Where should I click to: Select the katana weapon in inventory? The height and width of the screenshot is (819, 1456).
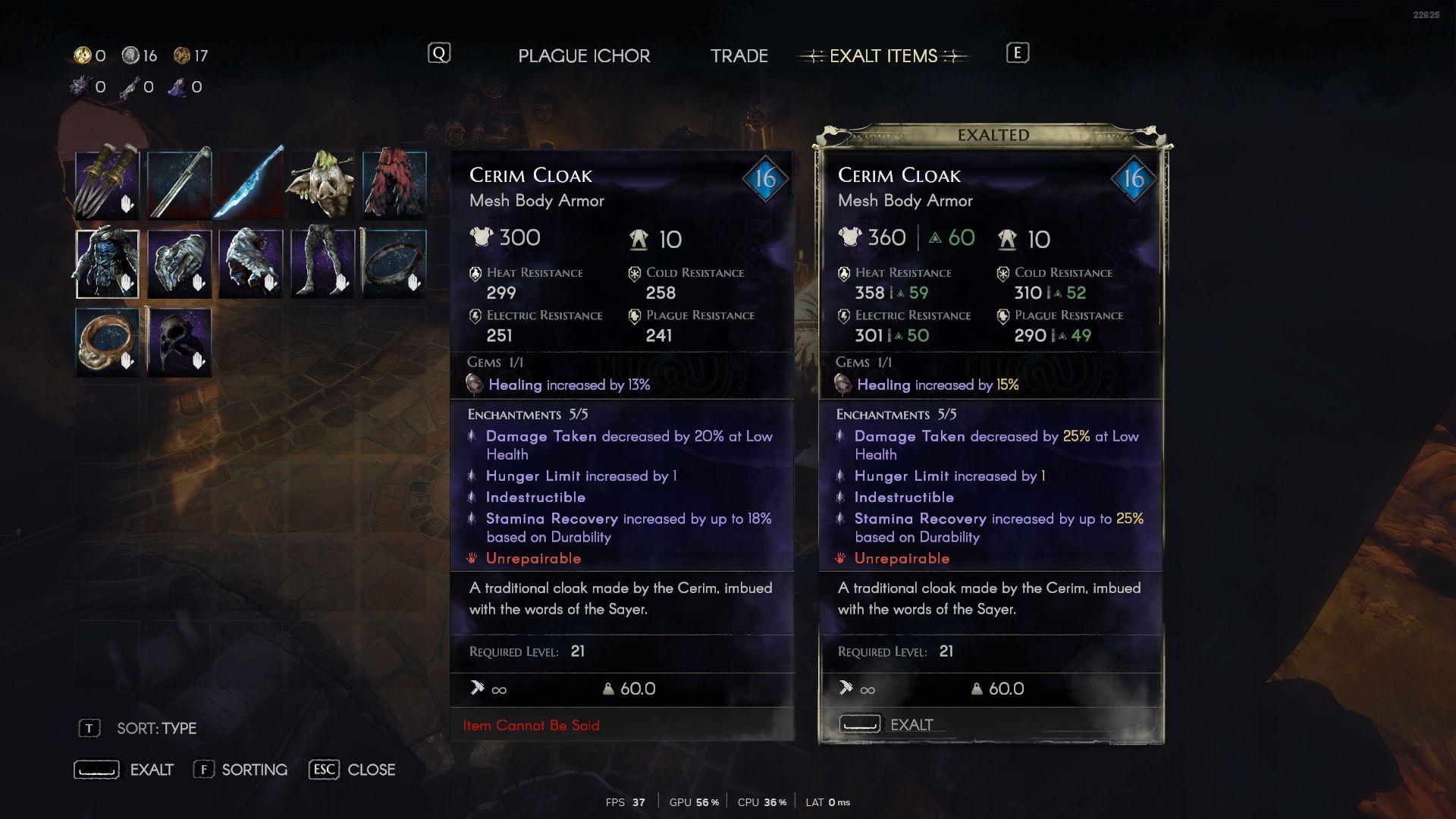tap(178, 184)
